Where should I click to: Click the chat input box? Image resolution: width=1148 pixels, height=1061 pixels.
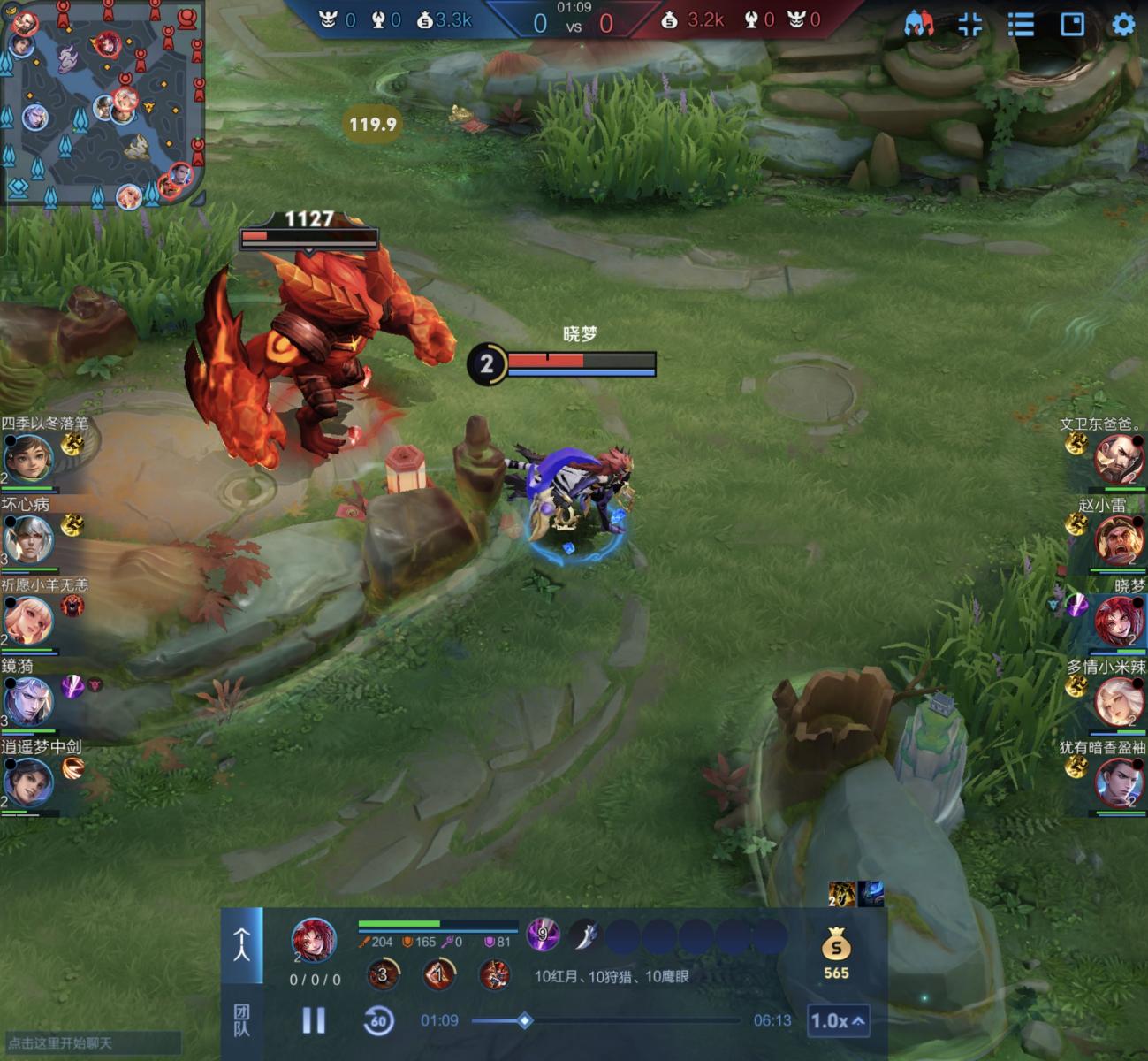tap(93, 1043)
